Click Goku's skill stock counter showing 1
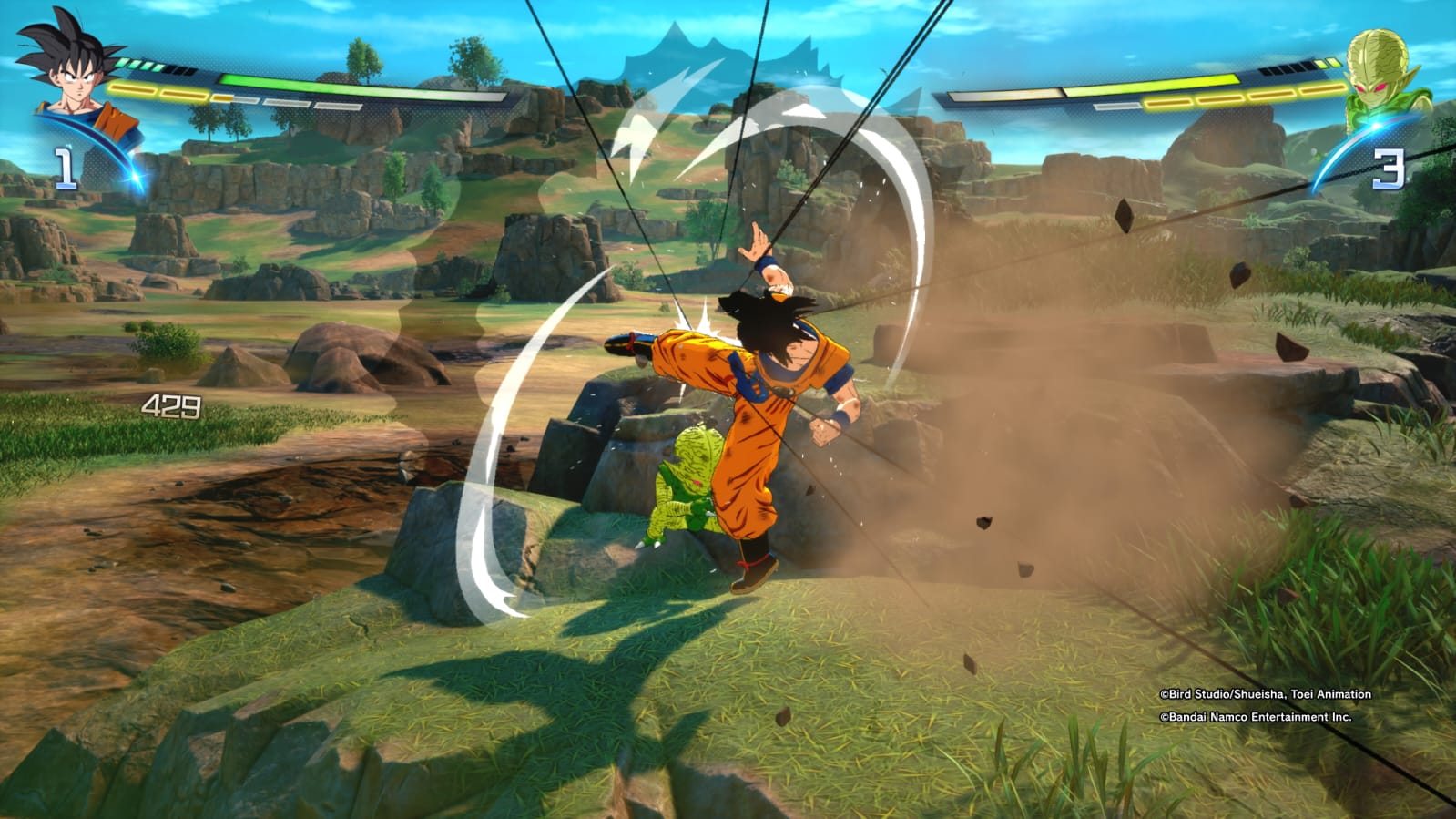This screenshot has width=1456, height=819. tap(66, 166)
